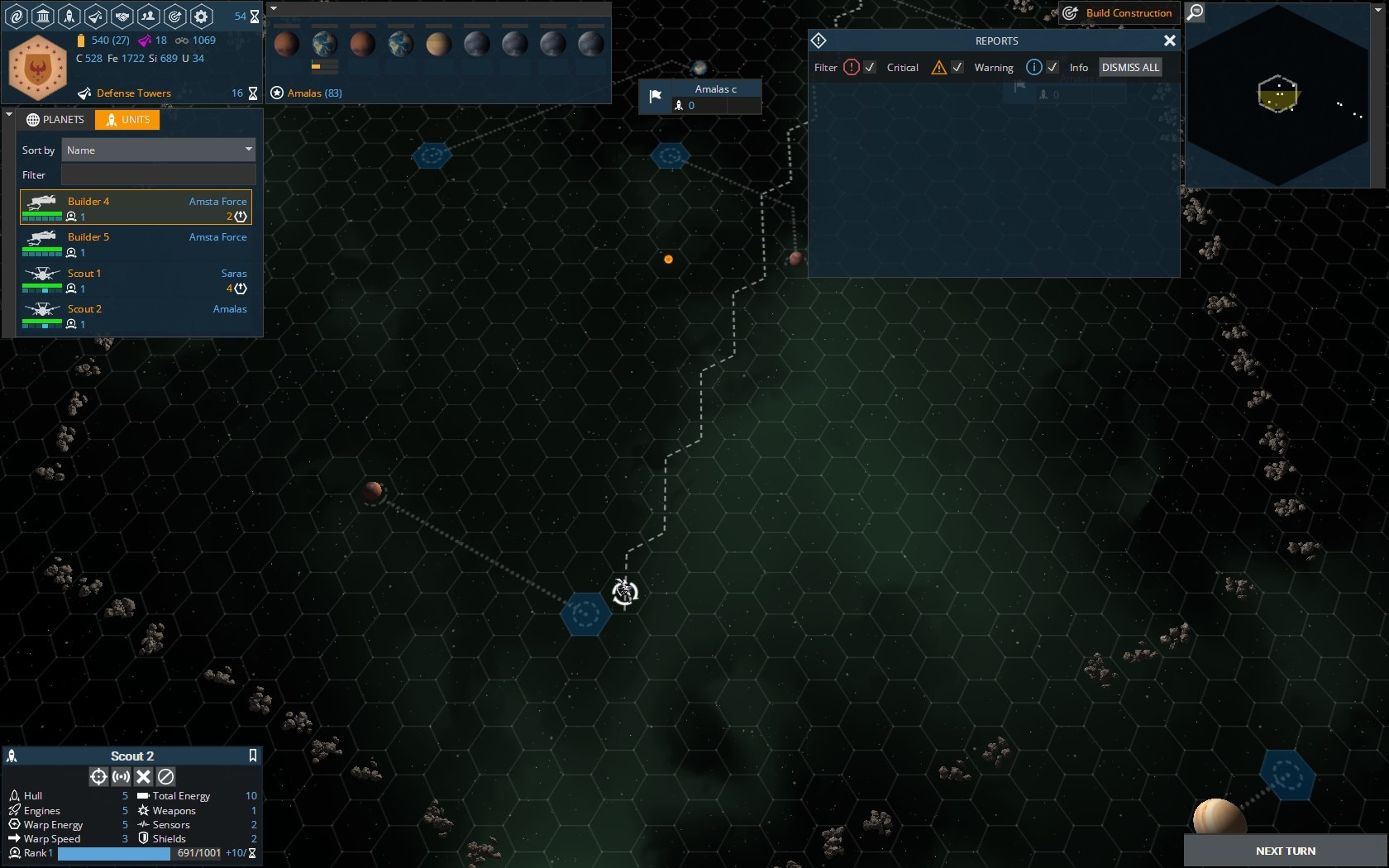This screenshot has width=1389, height=868.
Task: Dismiss all reports
Action: 1130,68
